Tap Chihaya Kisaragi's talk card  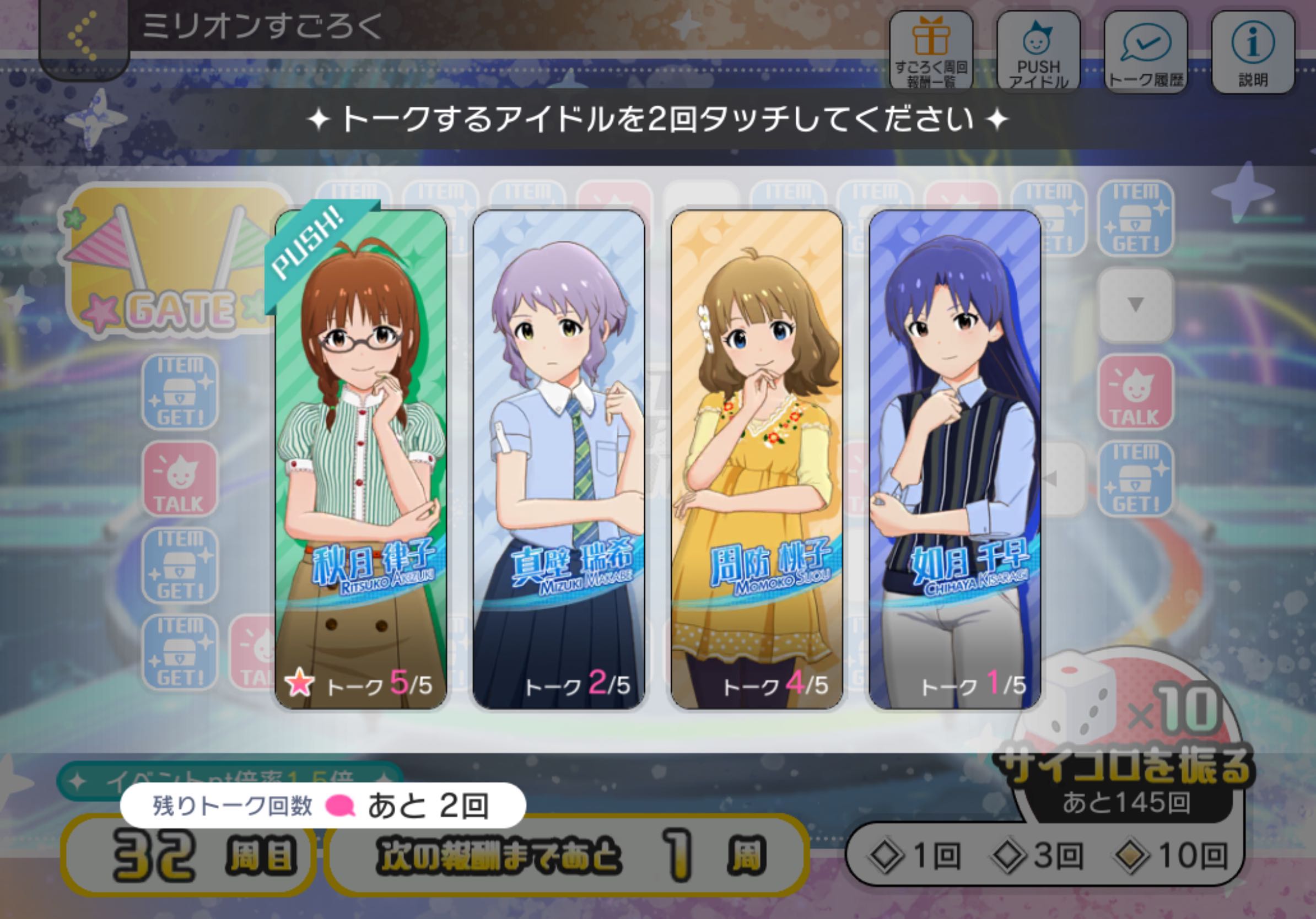[954, 459]
